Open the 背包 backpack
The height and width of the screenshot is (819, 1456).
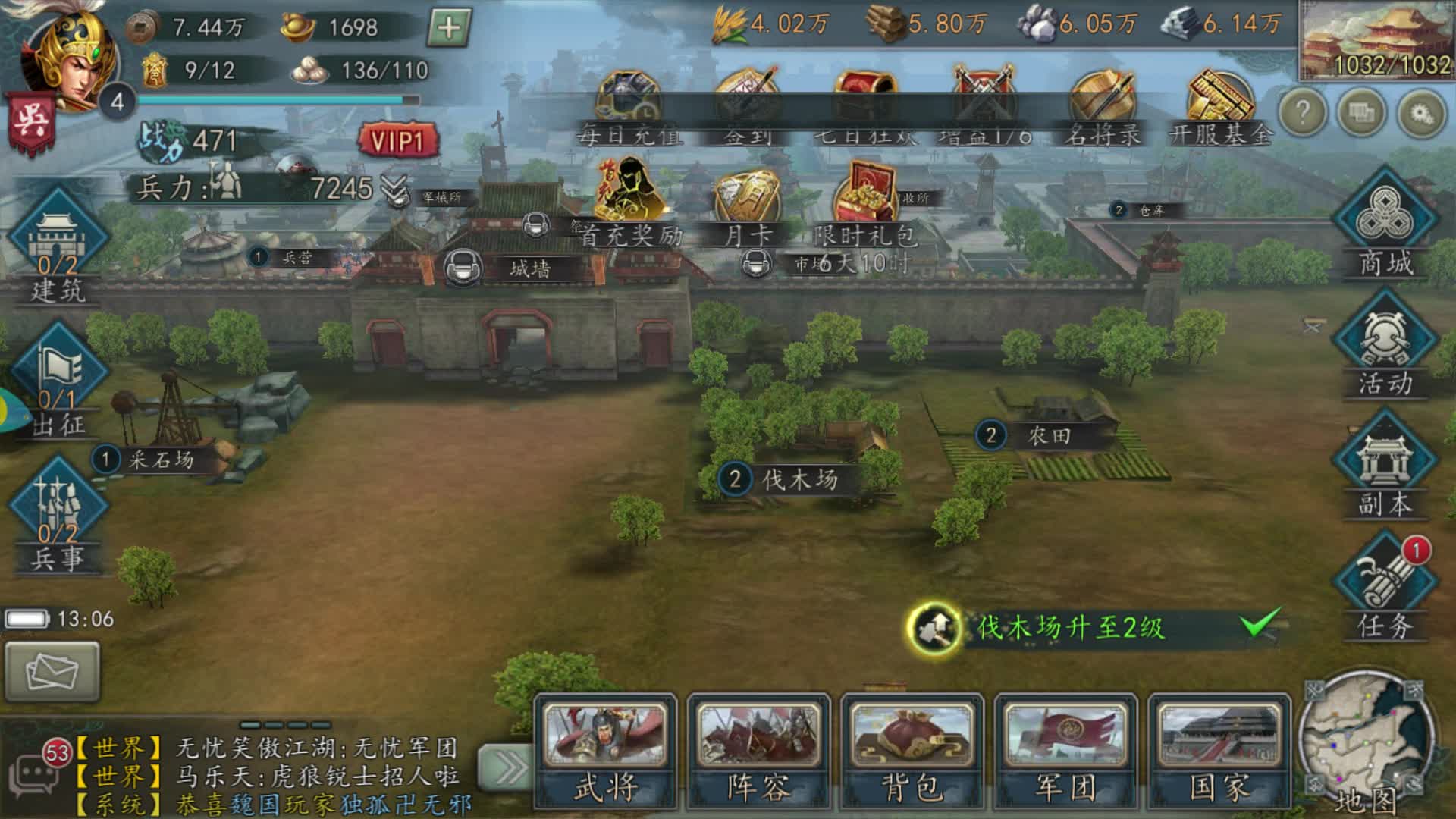[912, 751]
